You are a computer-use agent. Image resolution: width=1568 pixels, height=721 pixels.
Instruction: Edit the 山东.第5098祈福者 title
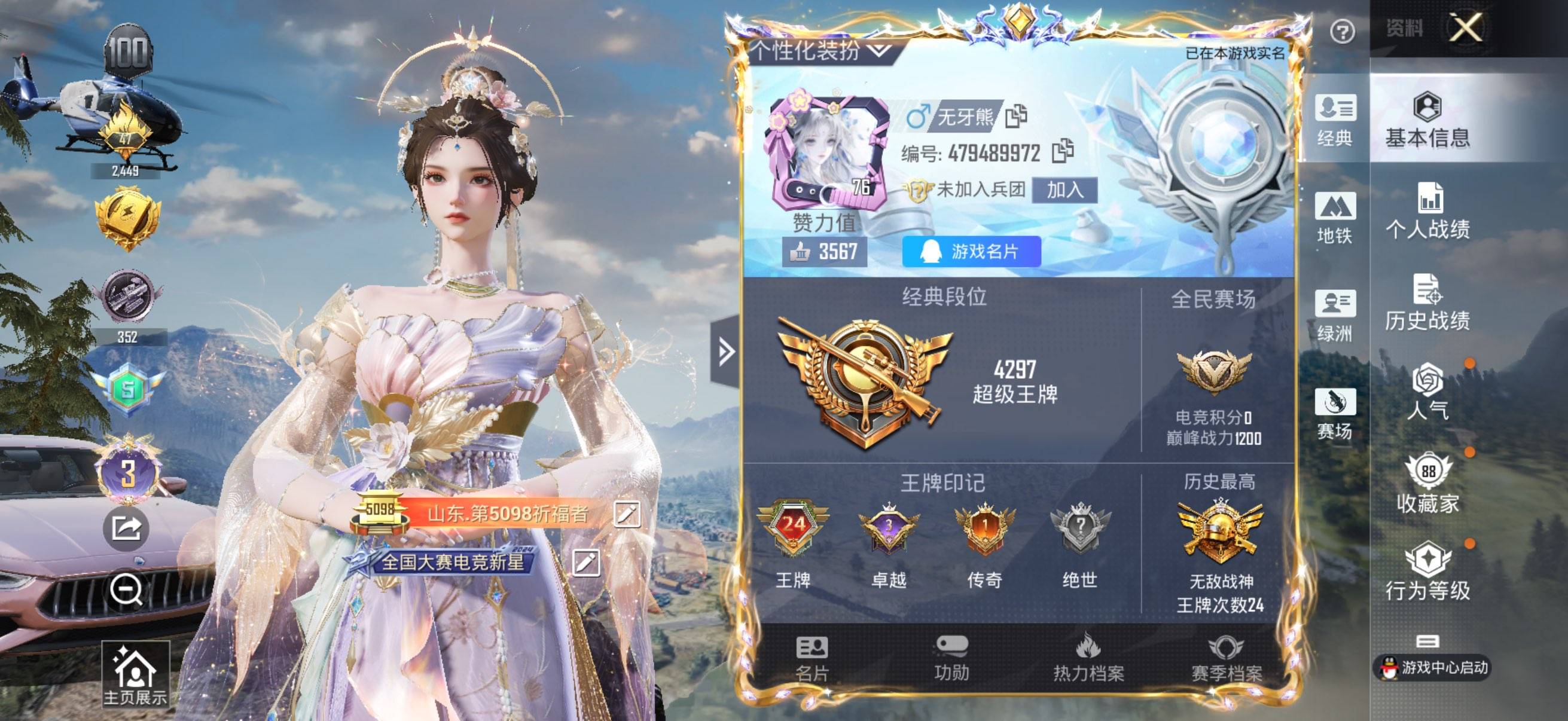[x=627, y=513]
